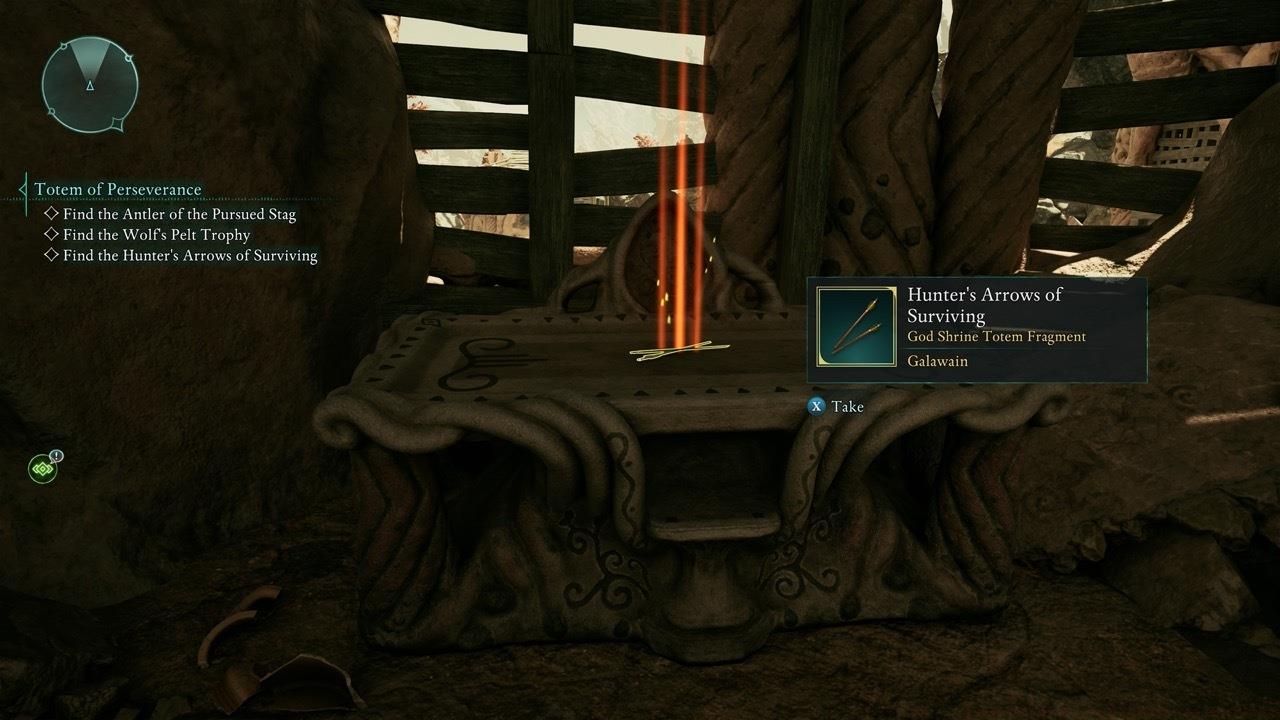
Task: Click the player arrow marker on the minimap
Action: (89, 88)
